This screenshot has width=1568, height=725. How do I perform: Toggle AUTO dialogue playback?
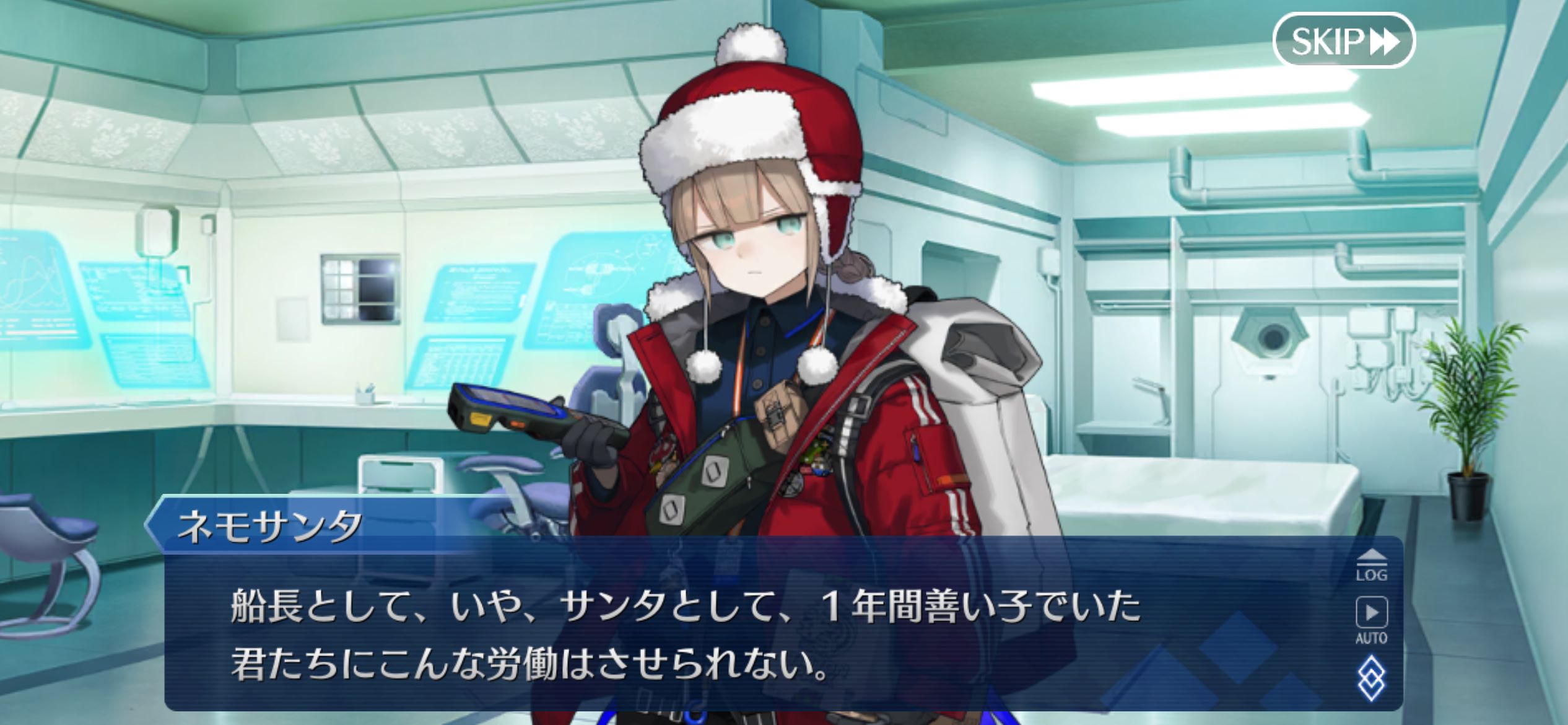[1371, 620]
